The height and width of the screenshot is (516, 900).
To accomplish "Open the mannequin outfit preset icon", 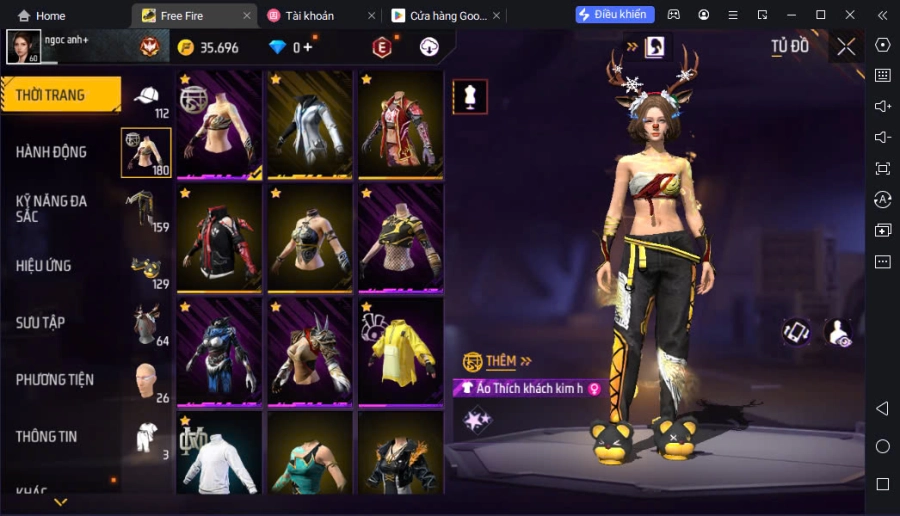I will [x=470, y=96].
